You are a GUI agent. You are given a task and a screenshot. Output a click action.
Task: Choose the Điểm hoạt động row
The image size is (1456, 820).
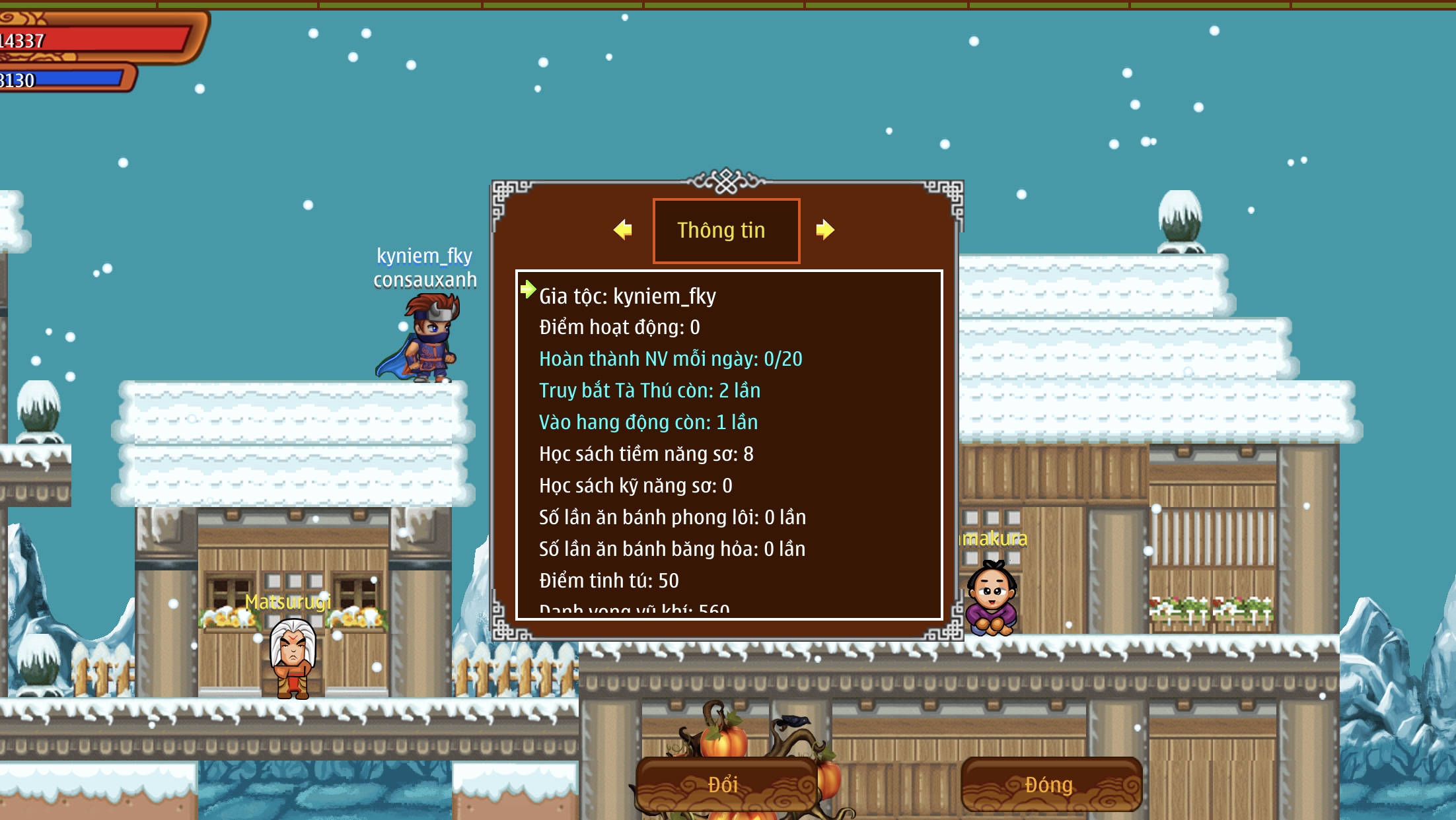coord(619,327)
